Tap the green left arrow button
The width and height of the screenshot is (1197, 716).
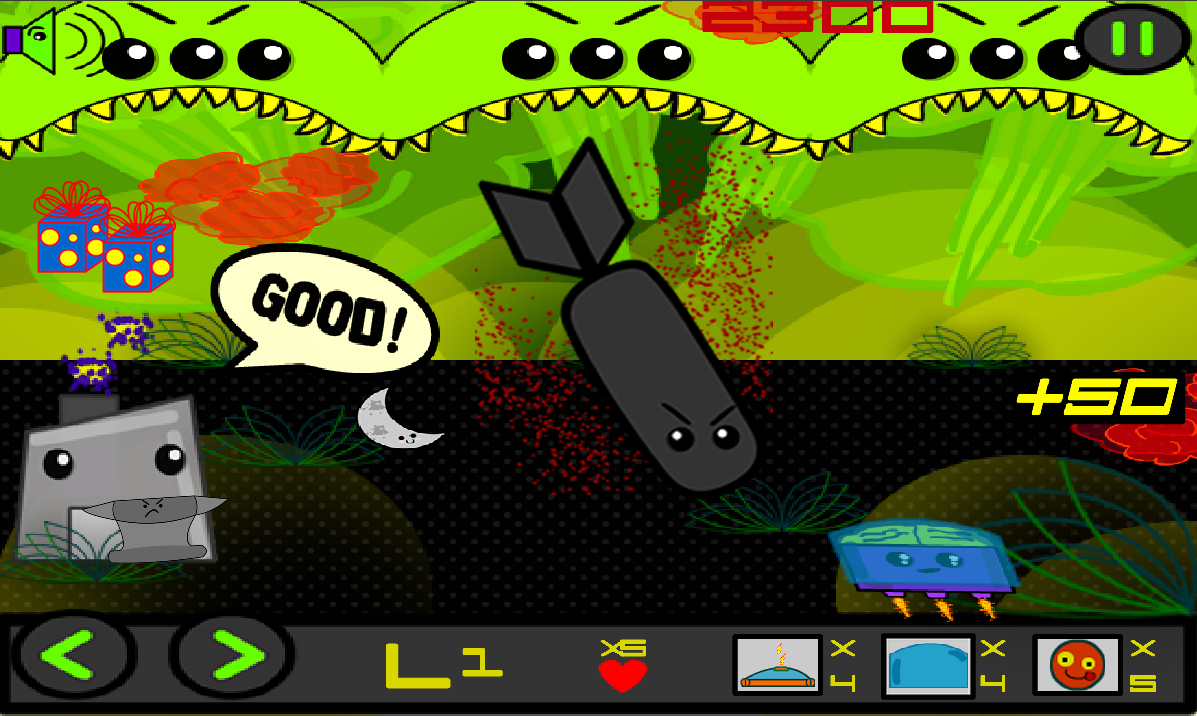click(71, 657)
